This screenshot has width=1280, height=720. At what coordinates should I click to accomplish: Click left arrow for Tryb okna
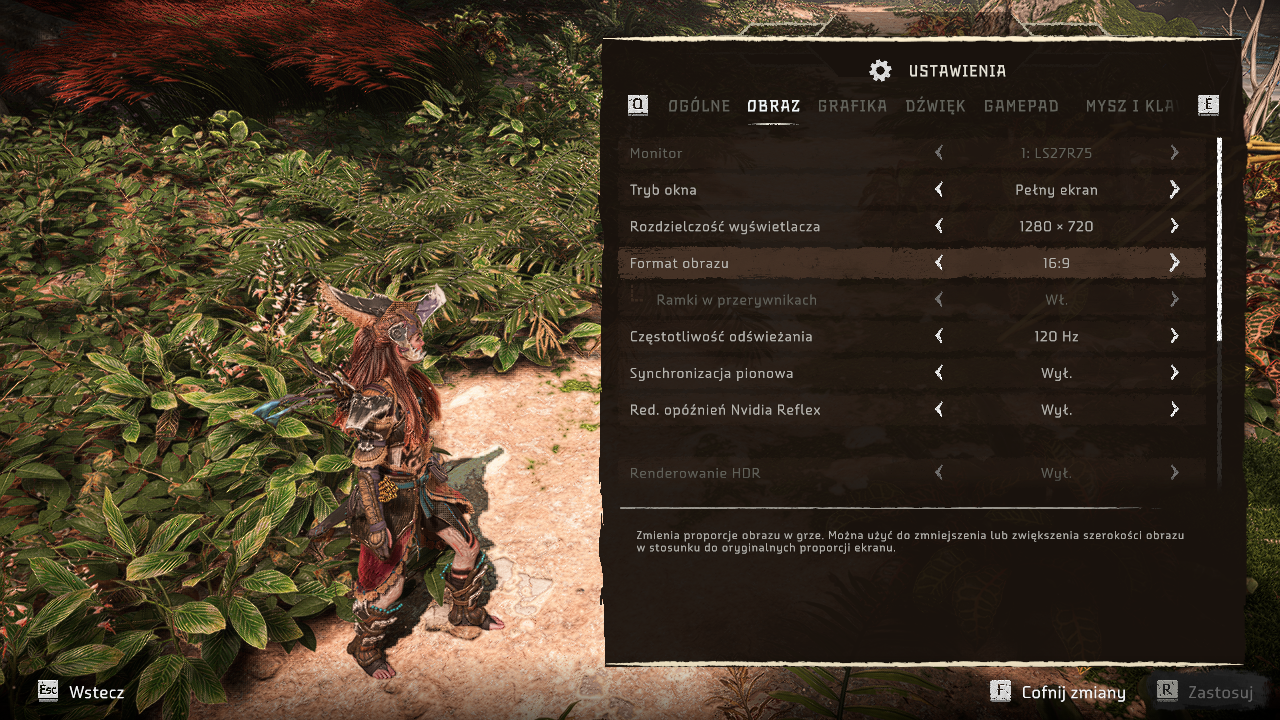pyautogui.click(x=939, y=190)
